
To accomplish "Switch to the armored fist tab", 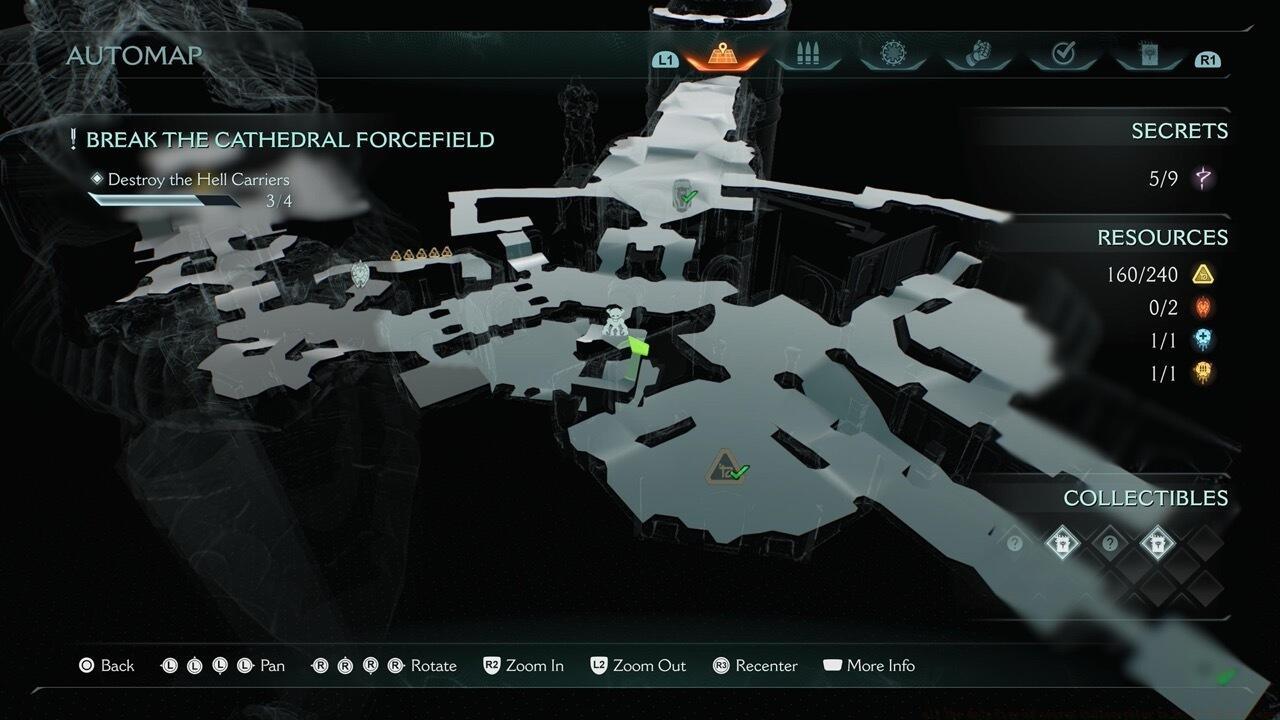I will pyautogui.click(x=976, y=55).
